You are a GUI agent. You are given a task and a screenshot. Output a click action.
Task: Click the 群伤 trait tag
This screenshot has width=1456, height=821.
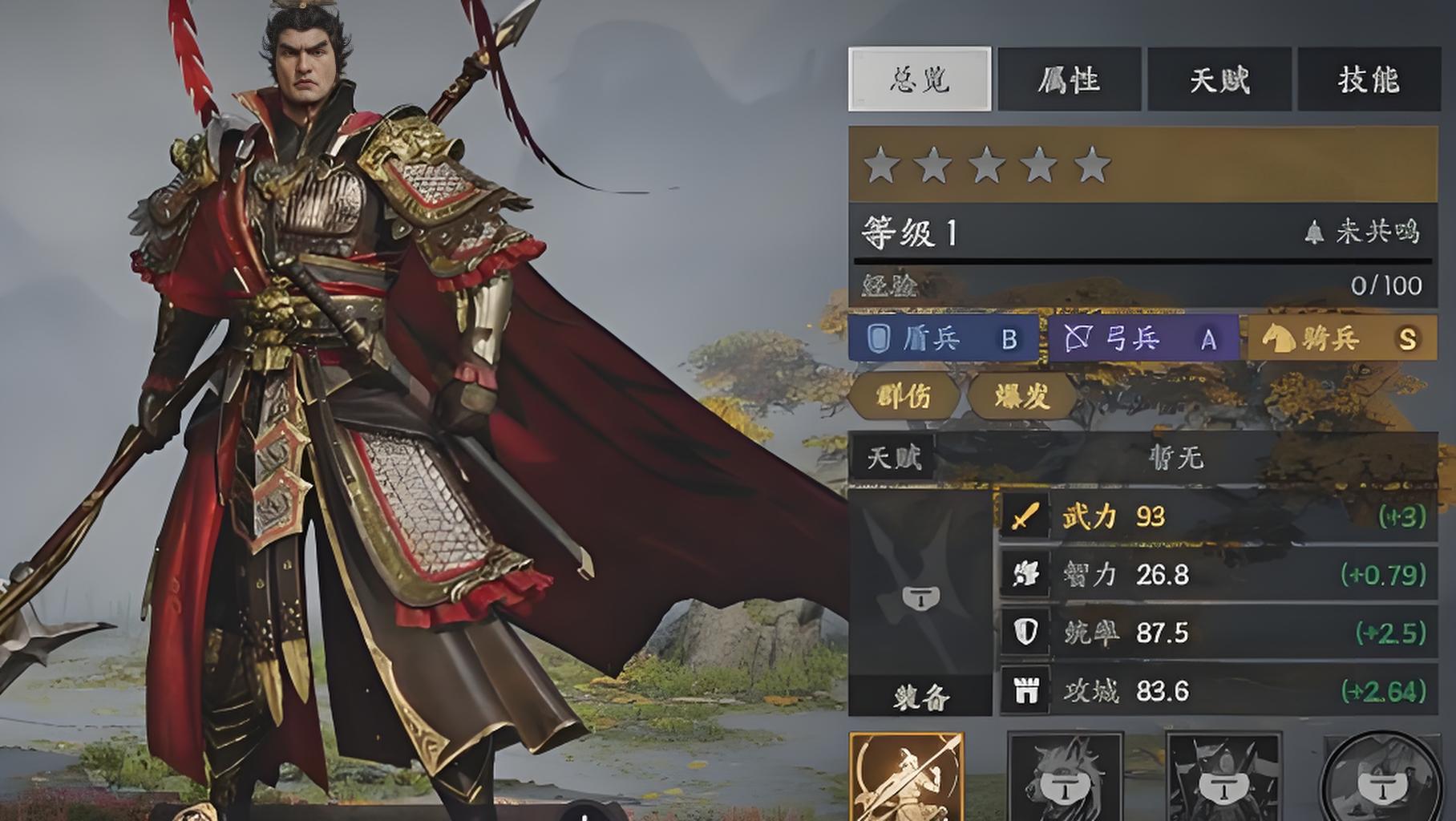tap(904, 396)
